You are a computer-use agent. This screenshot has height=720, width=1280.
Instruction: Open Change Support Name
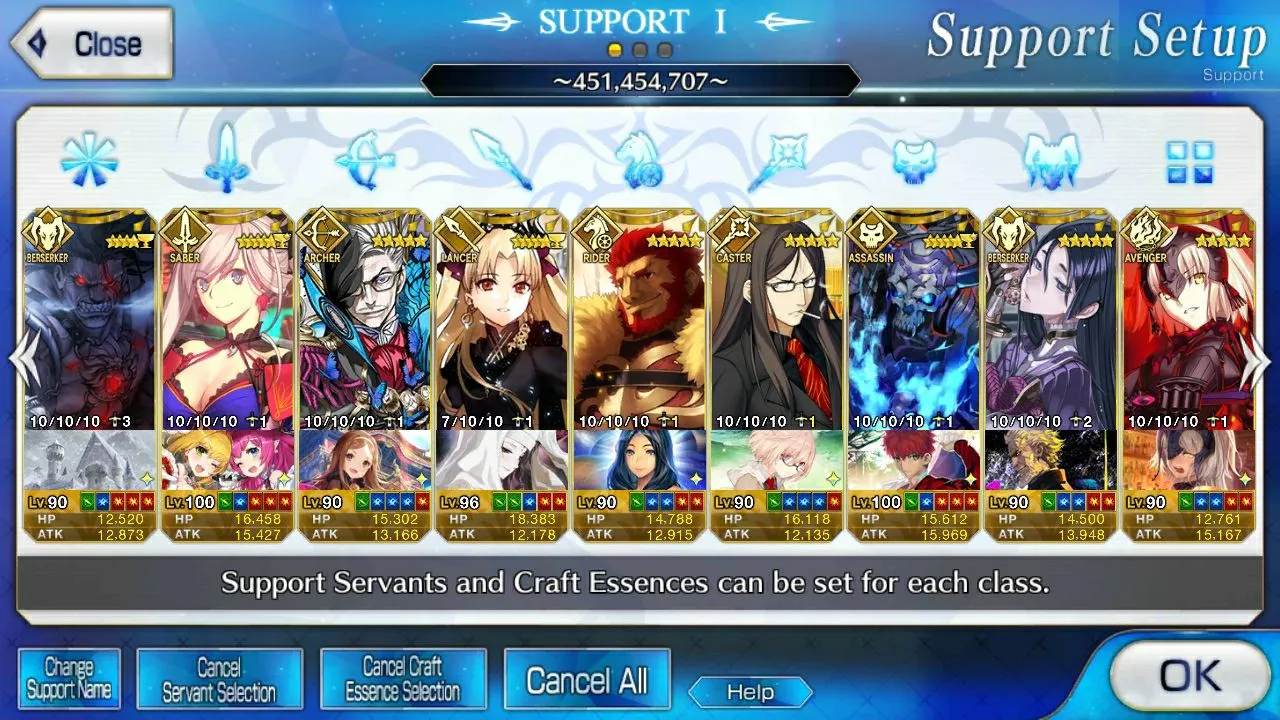point(69,679)
